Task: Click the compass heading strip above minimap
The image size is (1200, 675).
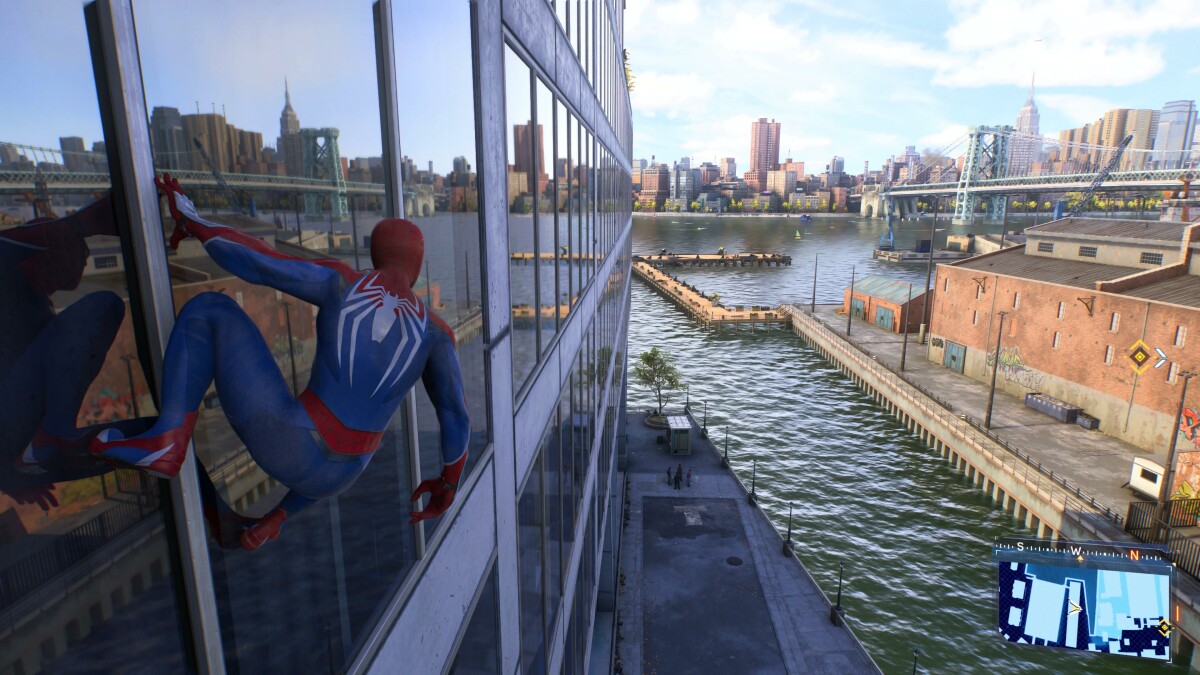Action: 1082,551
